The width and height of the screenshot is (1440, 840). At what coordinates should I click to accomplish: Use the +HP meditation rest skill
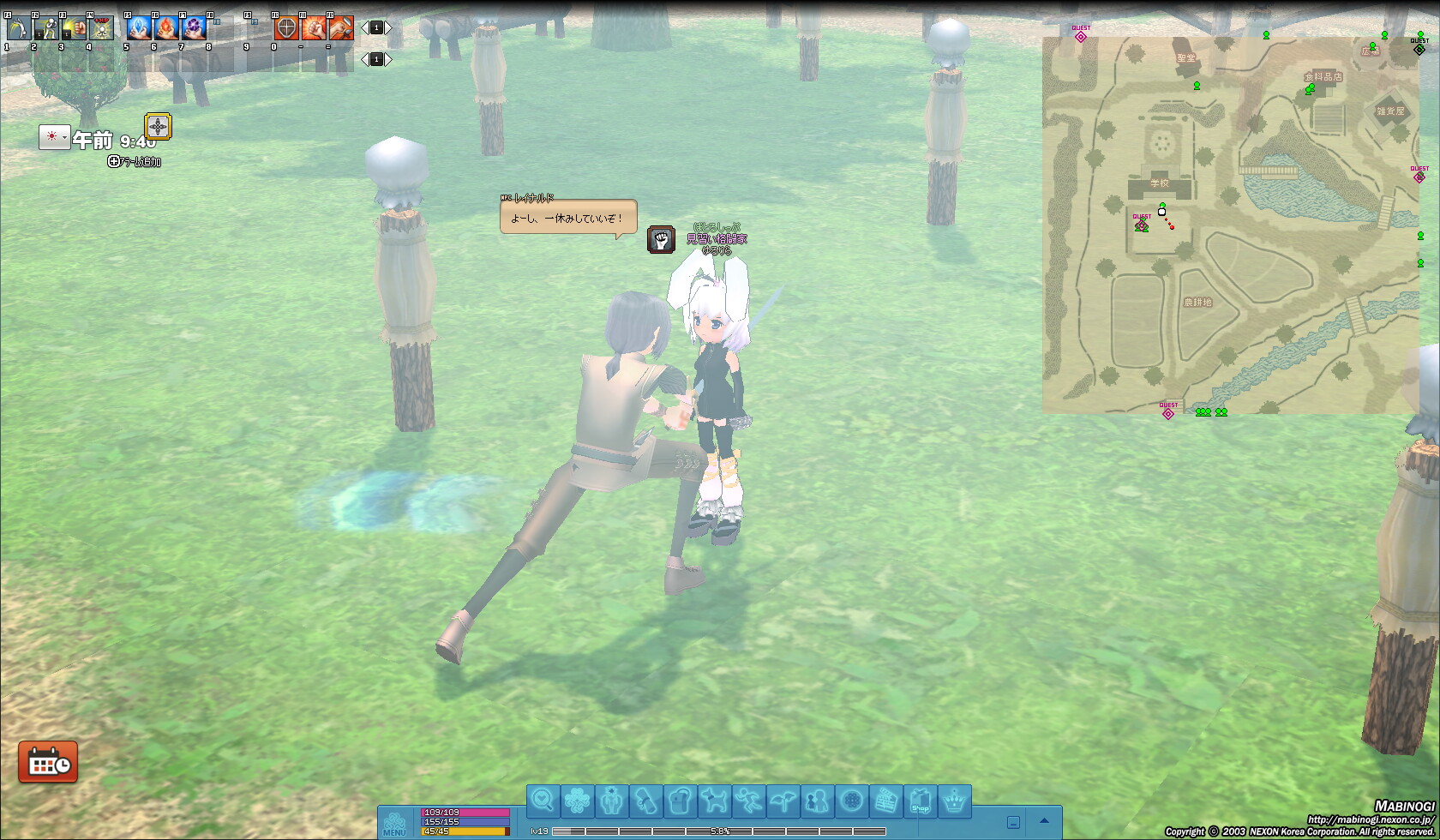101,28
